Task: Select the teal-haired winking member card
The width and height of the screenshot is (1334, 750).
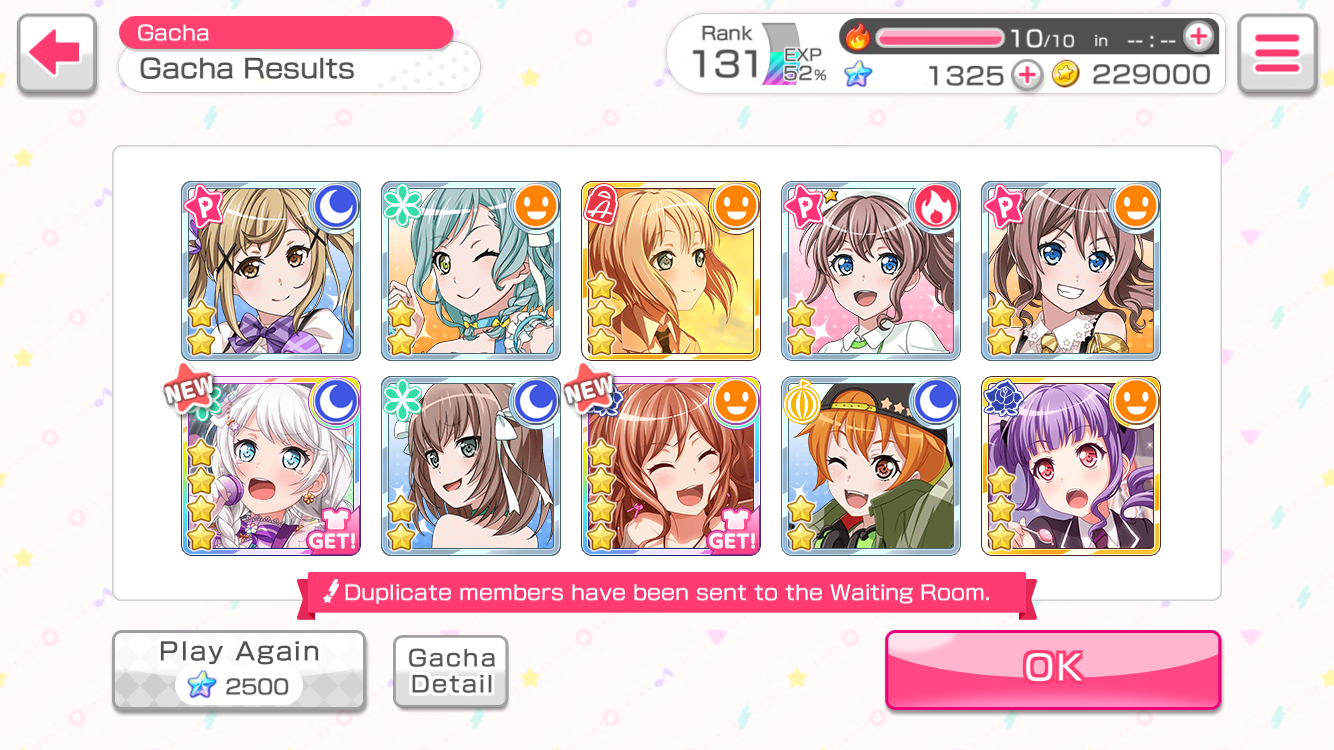Action: [x=471, y=271]
